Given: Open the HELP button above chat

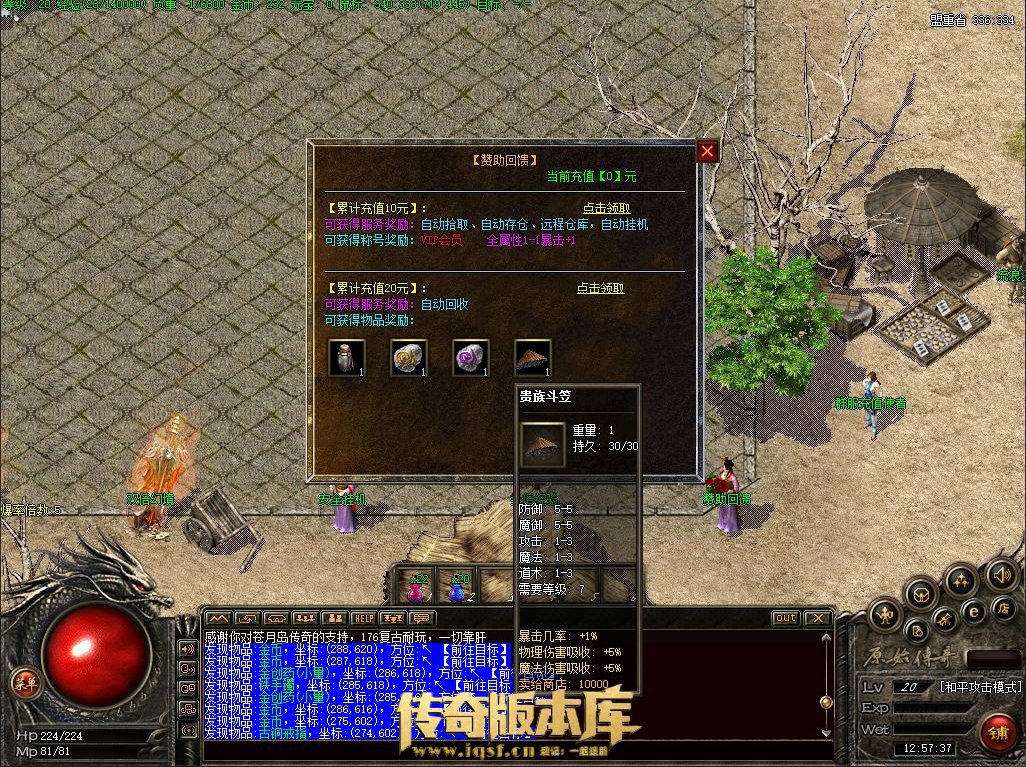Looking at the screenshot, I should [363, 618].
